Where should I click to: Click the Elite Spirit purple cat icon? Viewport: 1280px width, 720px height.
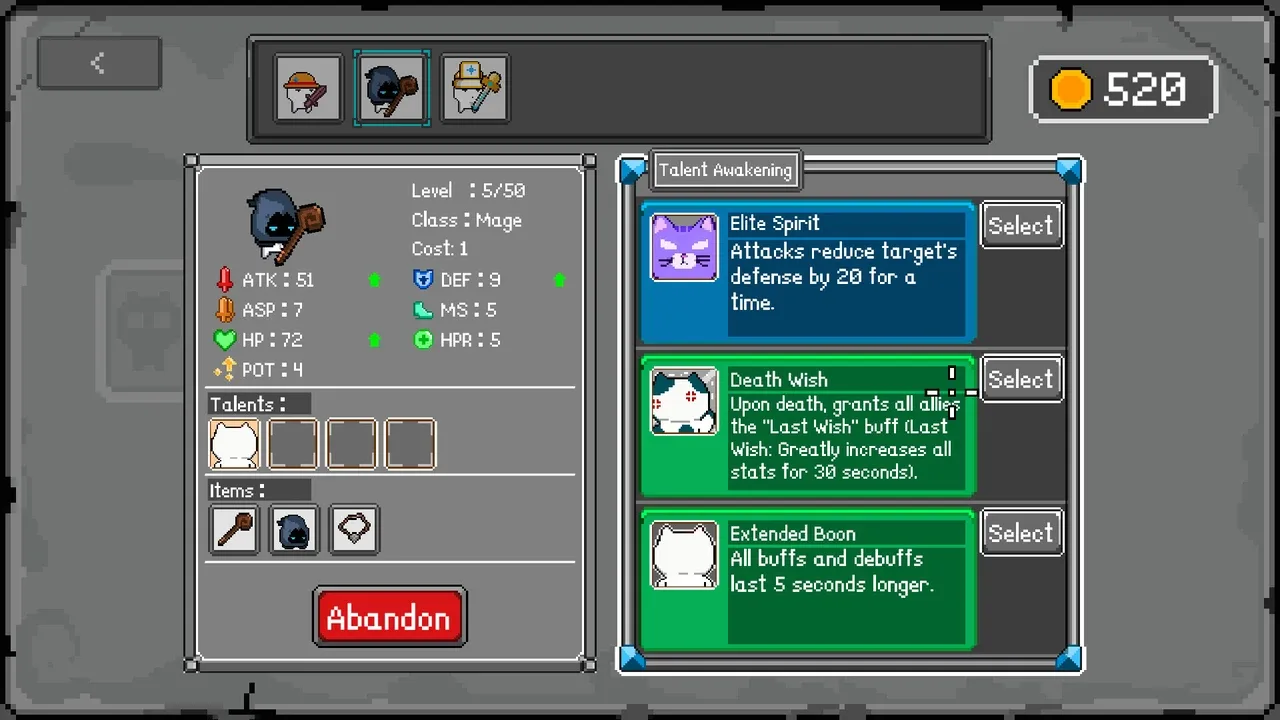pyautogui.click(x=684, y=247)
